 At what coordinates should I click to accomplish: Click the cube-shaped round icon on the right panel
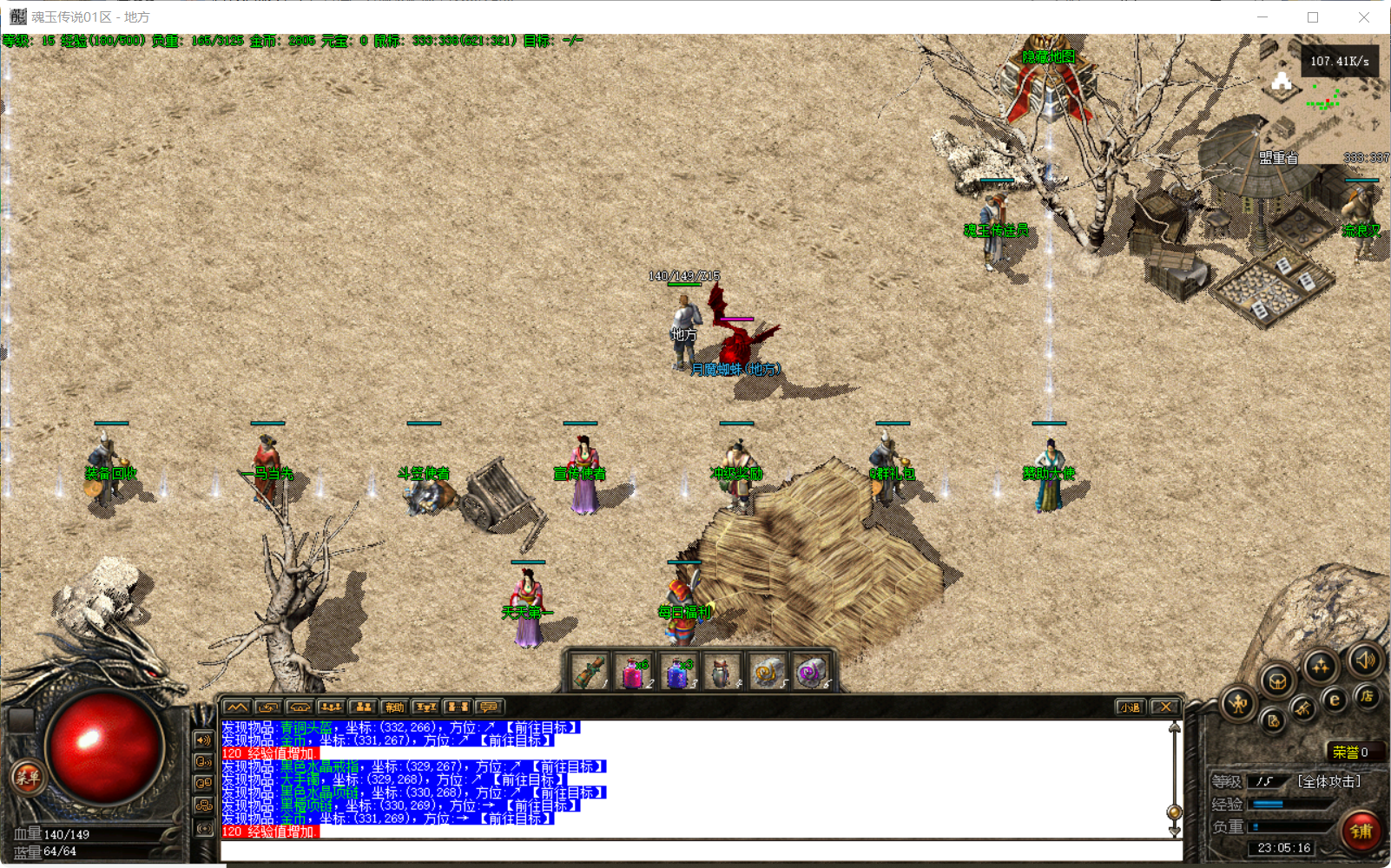pyautogui.click(x=1277, y=681)
